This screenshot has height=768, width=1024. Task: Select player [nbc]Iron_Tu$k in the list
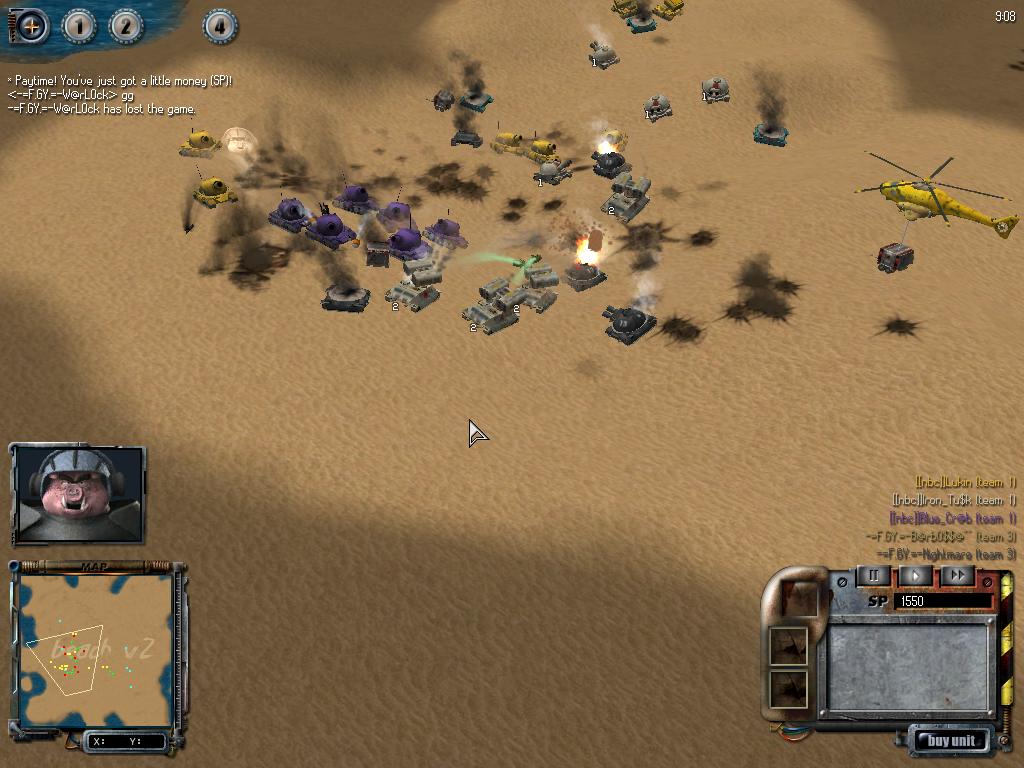pyautogui.click(x=953, y=500)
